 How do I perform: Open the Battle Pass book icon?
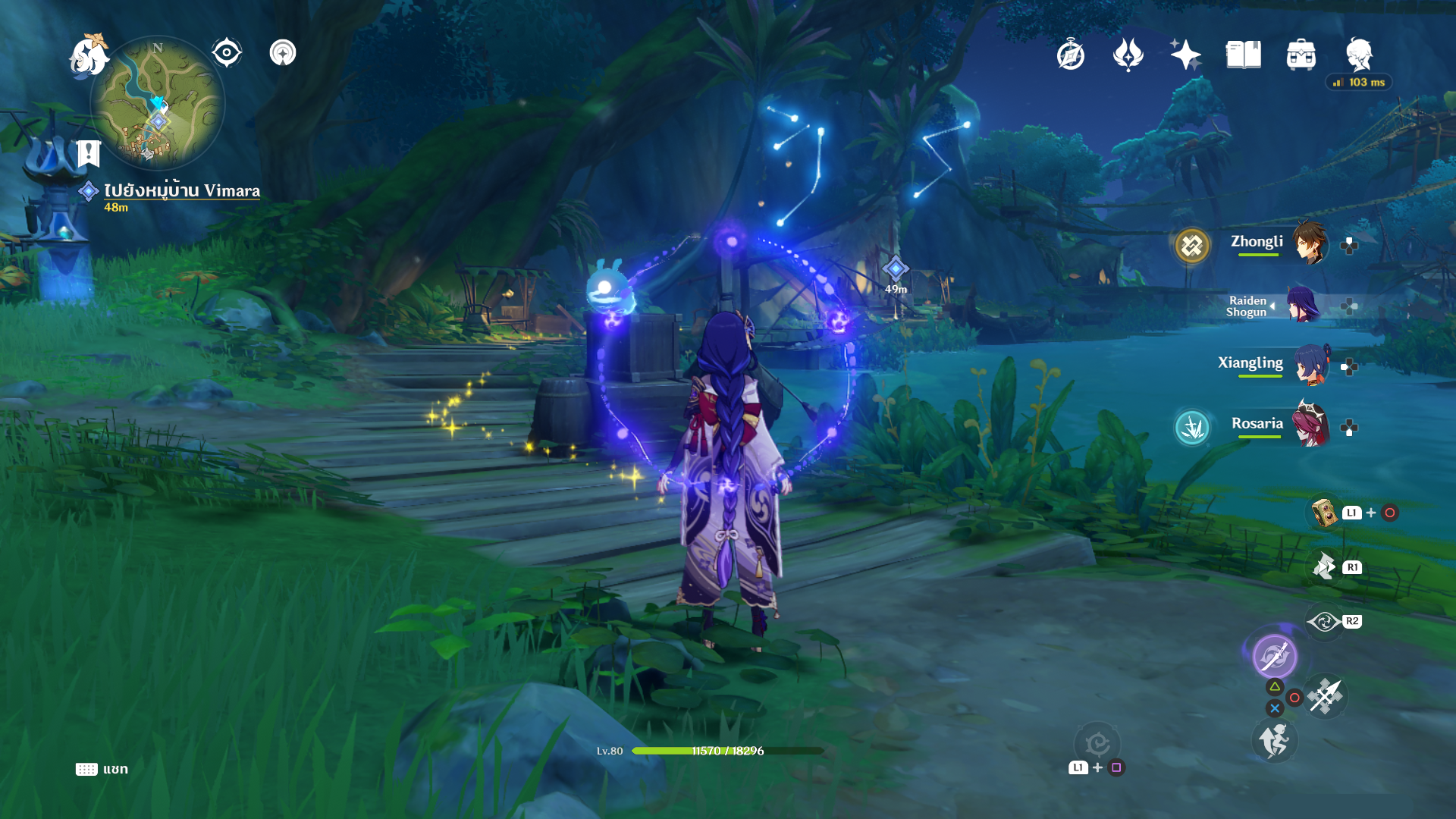coord(1243,55)
